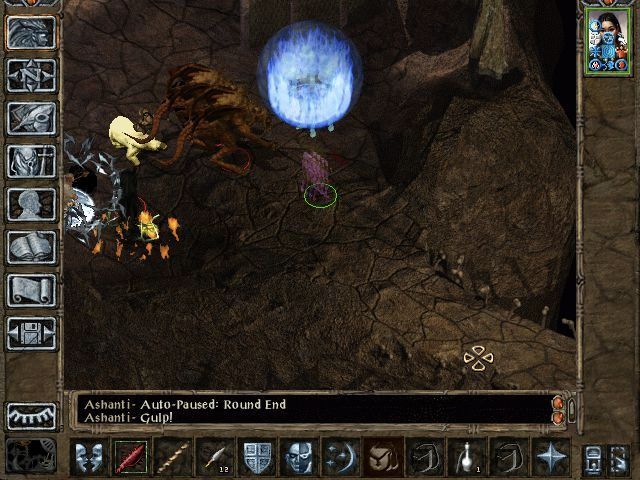Open the options menu with the floppy disk button
Viewport: 640px width, 480px height.
(32, 333)
